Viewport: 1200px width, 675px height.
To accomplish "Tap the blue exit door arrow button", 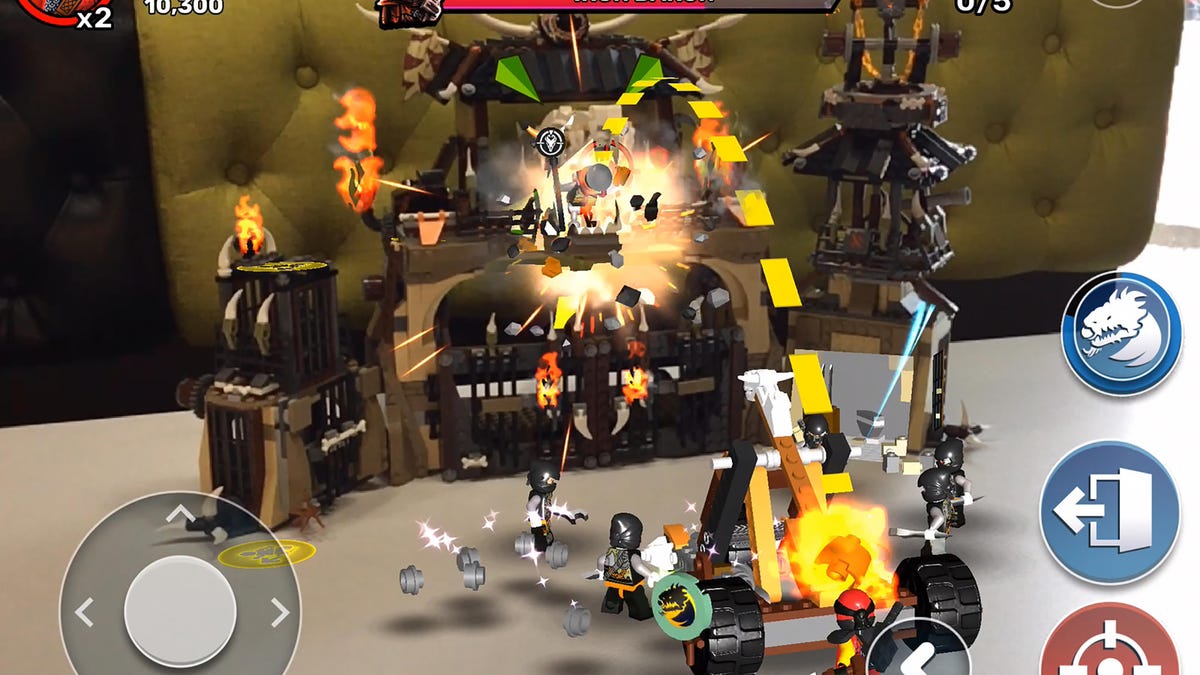I will click(x=1110, y=513).
